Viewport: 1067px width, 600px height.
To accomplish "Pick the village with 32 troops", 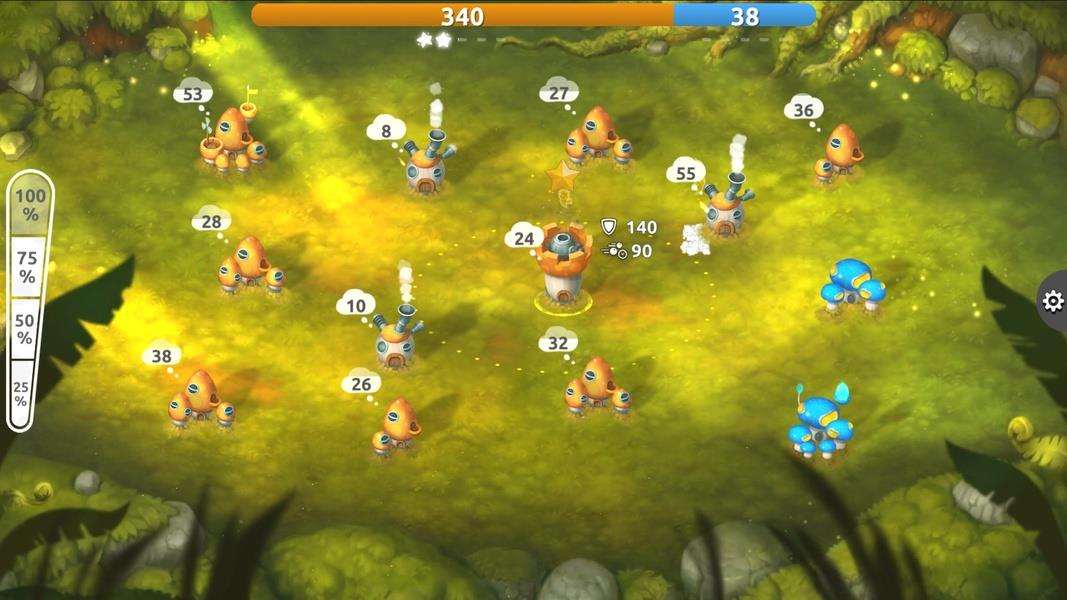I will coord(597,385).
